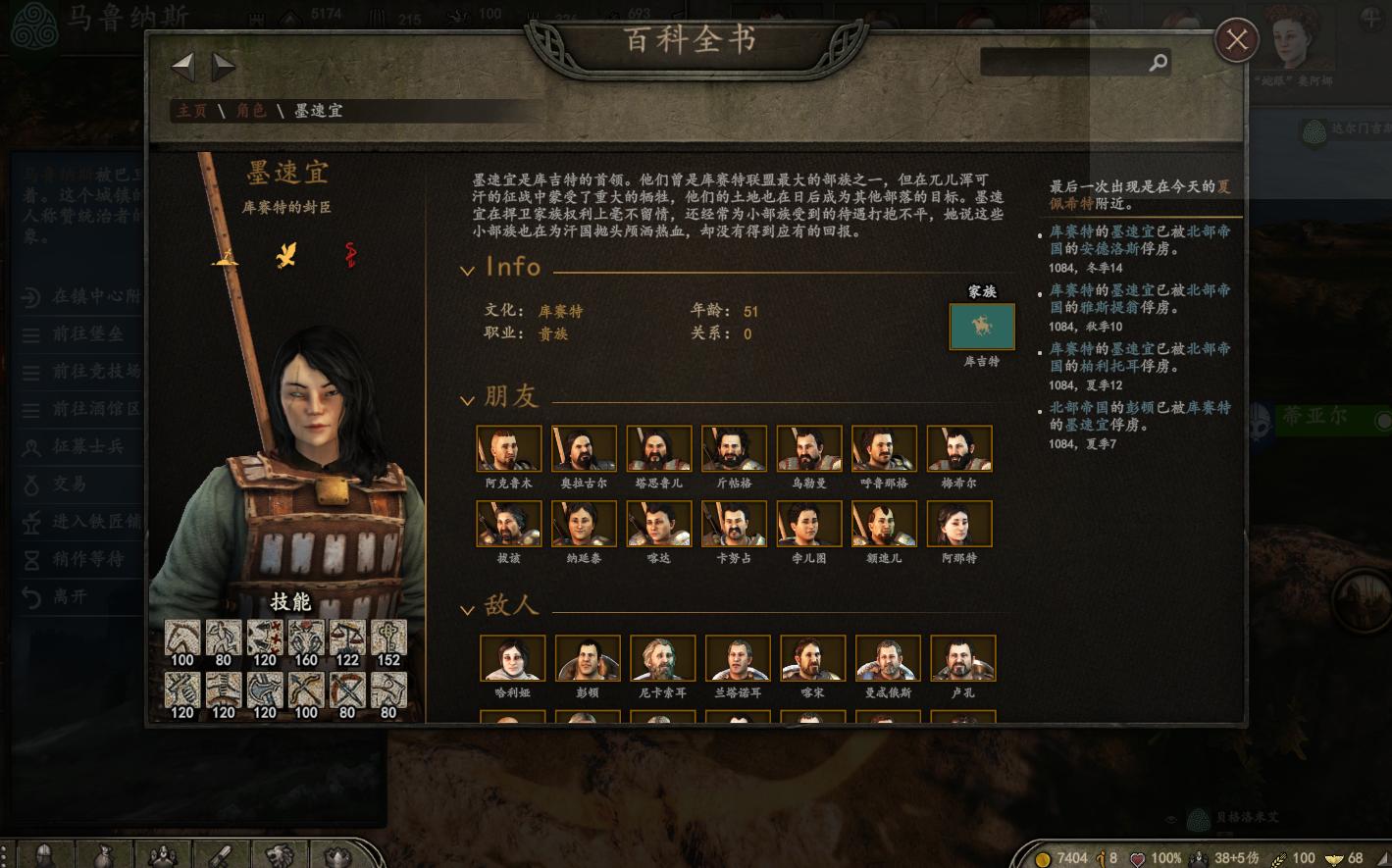Open the kingdom lion icon on the bottom bar

click(279, 853)
